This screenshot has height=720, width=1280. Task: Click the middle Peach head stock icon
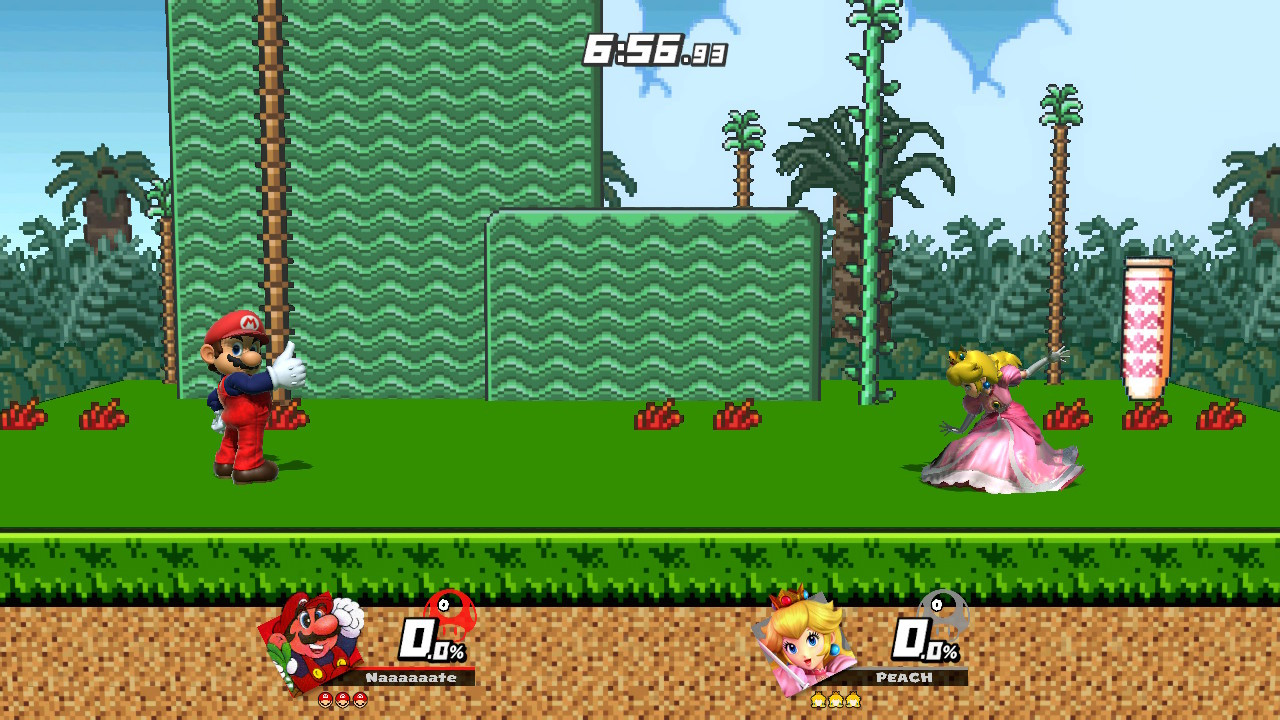(835, 700)
